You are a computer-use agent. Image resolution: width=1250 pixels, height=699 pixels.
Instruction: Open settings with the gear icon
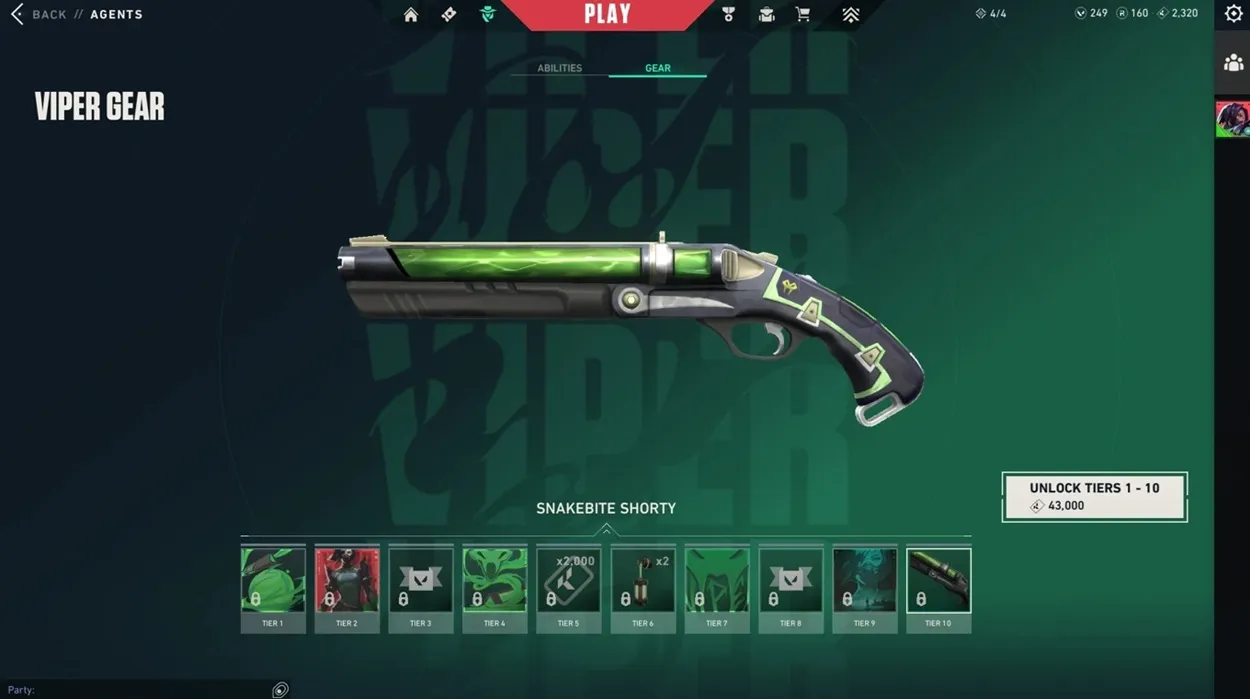click(1233, 14)
